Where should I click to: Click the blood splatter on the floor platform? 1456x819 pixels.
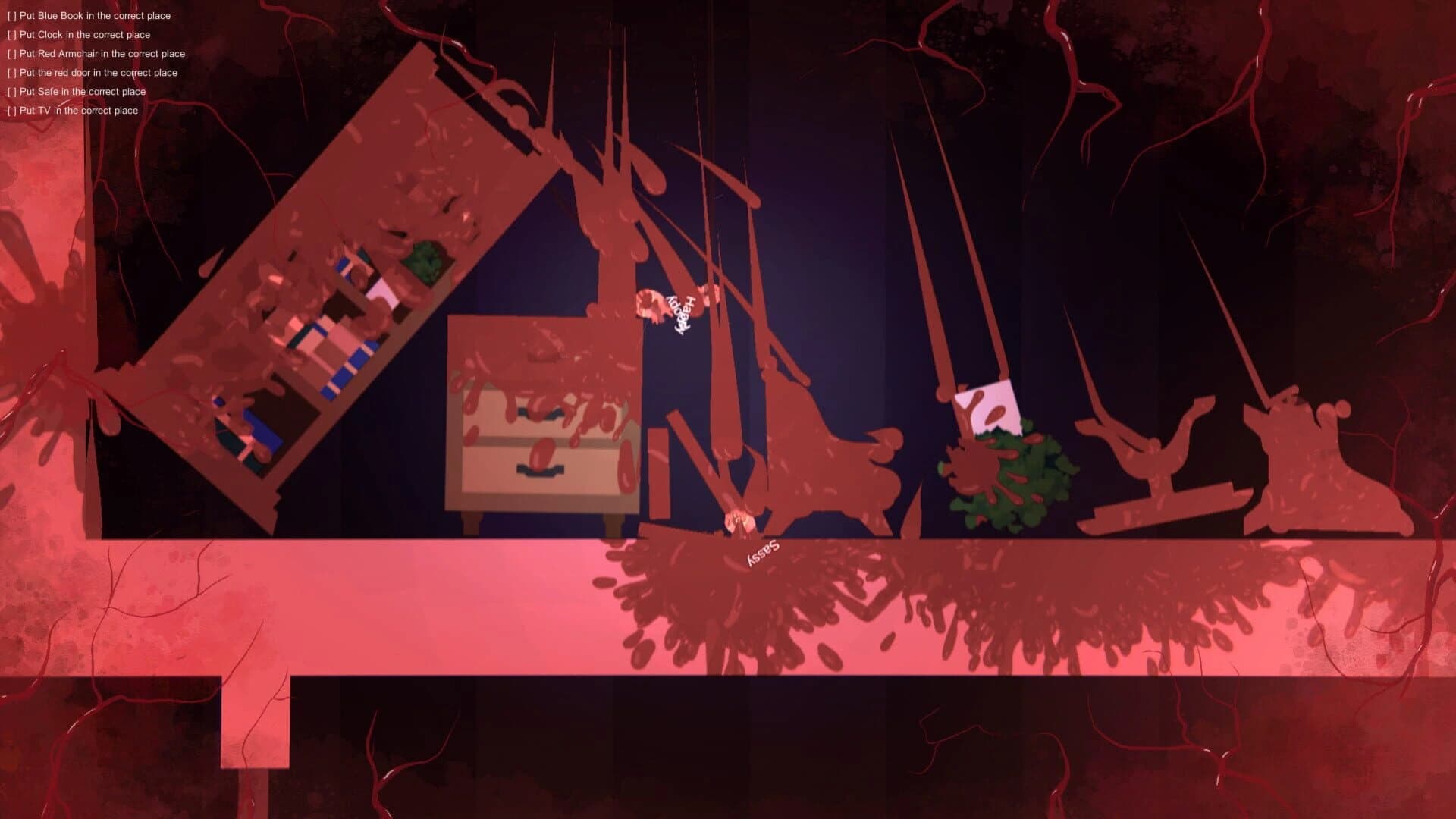758,599
